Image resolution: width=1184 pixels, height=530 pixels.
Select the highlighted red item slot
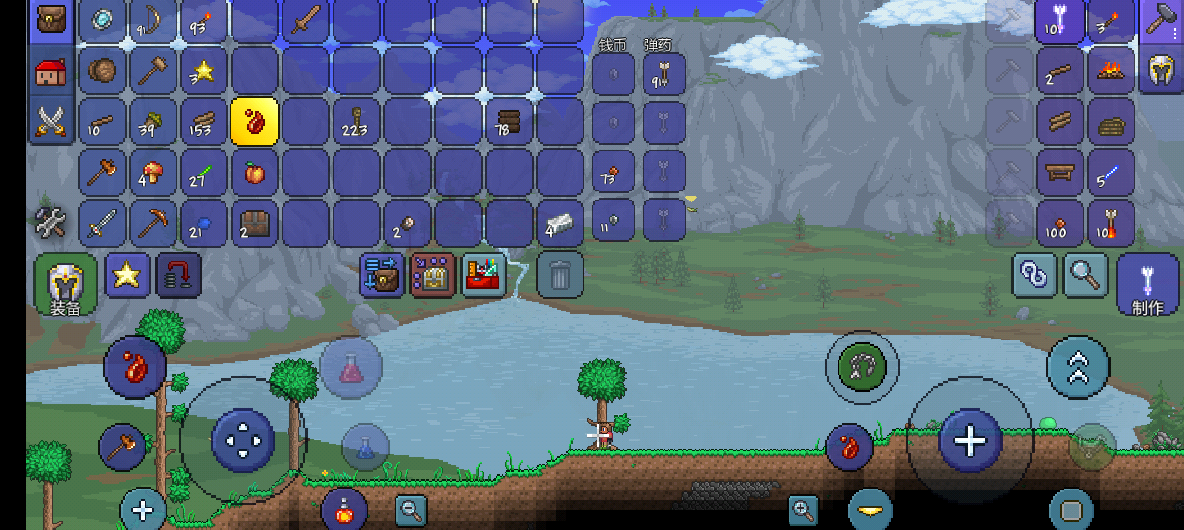point(255,122)
